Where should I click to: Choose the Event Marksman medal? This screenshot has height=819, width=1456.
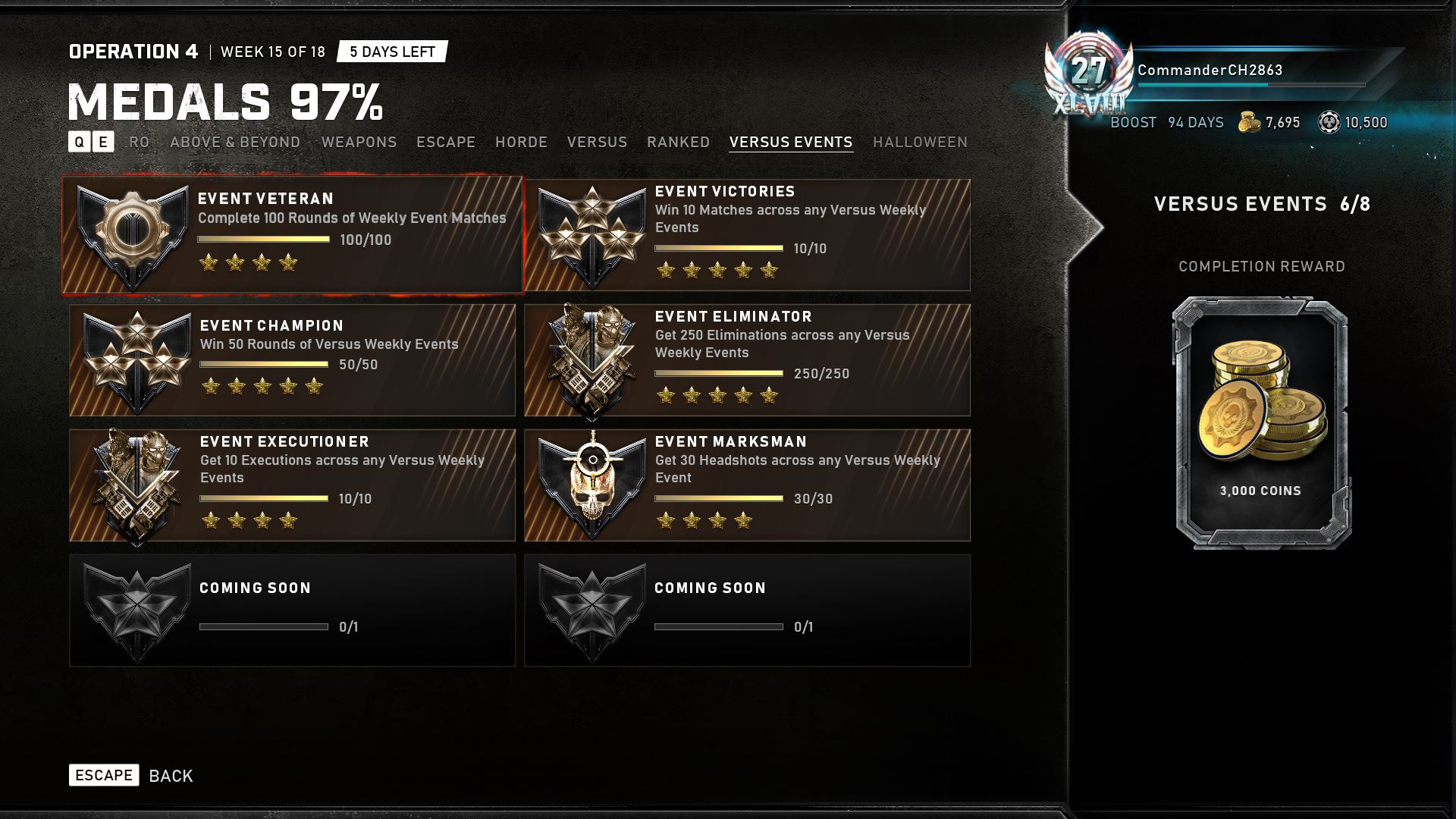click(747, 485)
